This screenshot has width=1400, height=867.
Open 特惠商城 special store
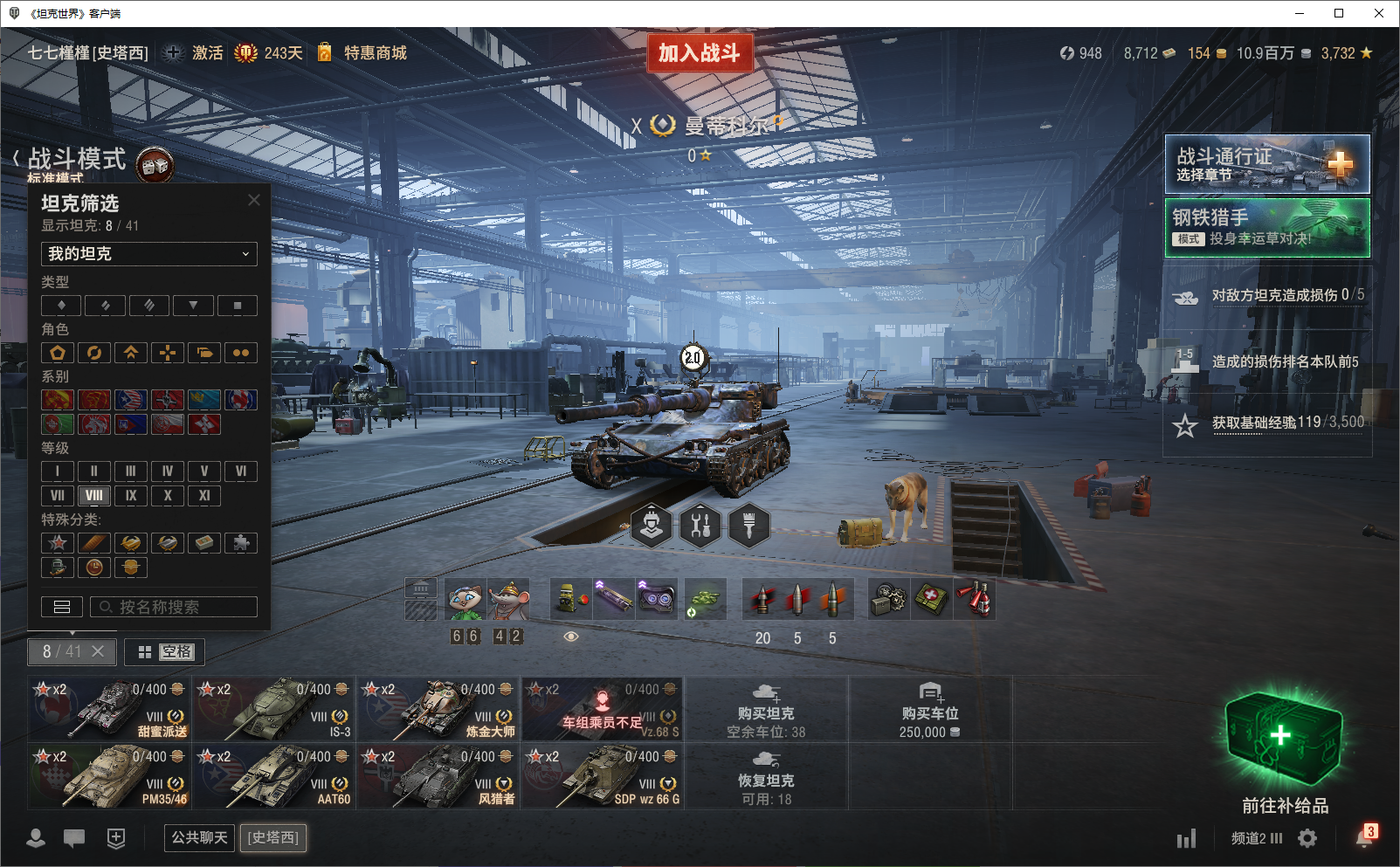pos(375,53)
